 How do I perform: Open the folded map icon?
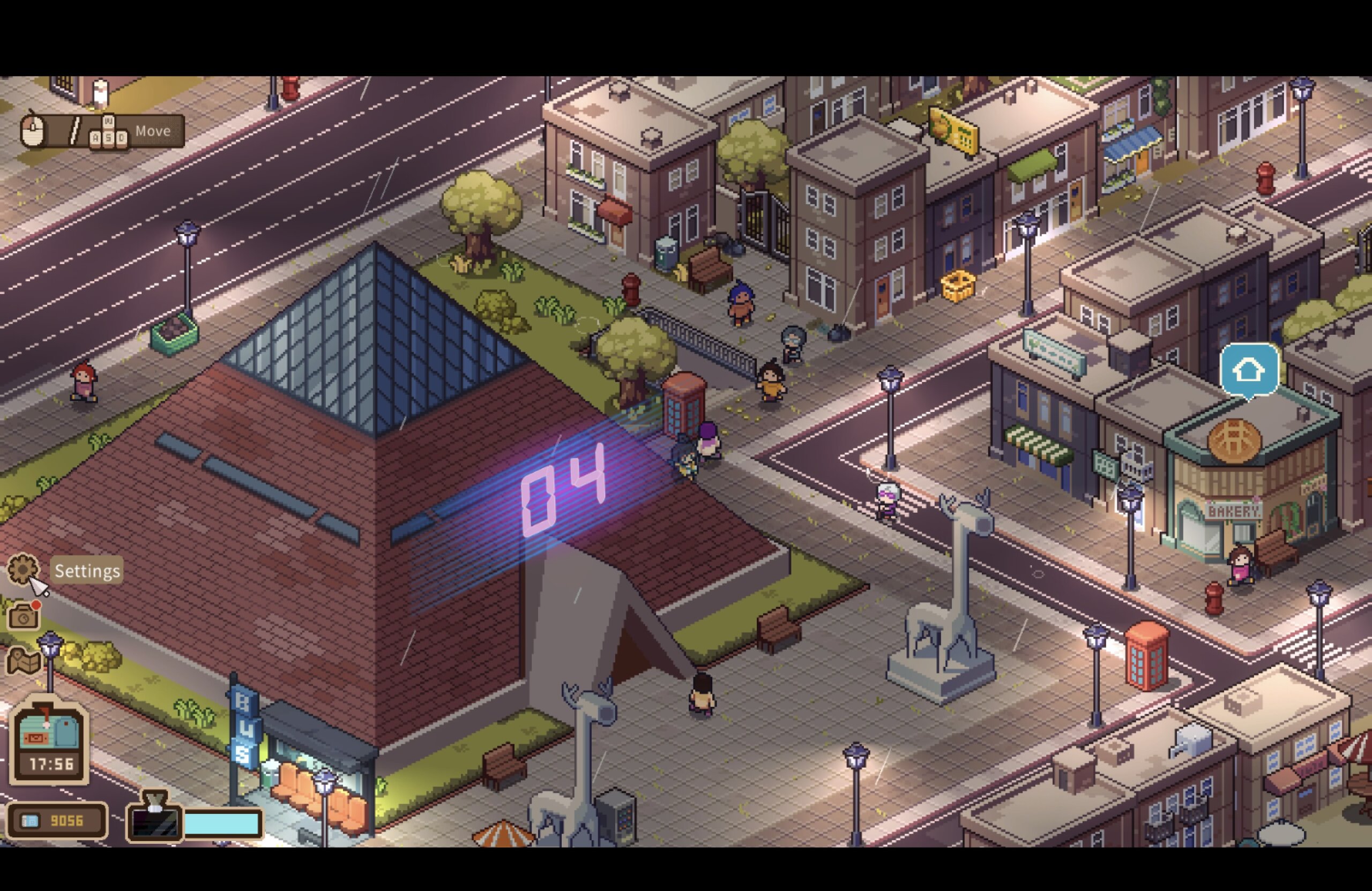(23, 661)
